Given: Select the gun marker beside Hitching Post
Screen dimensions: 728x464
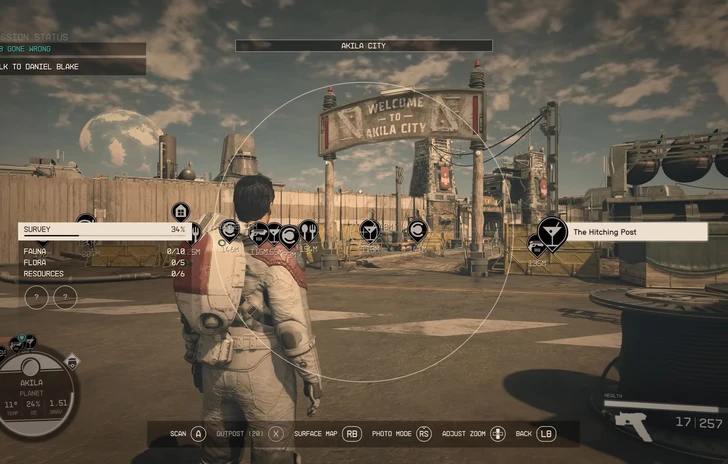Looking at the screenshot, I should (537, 246).
